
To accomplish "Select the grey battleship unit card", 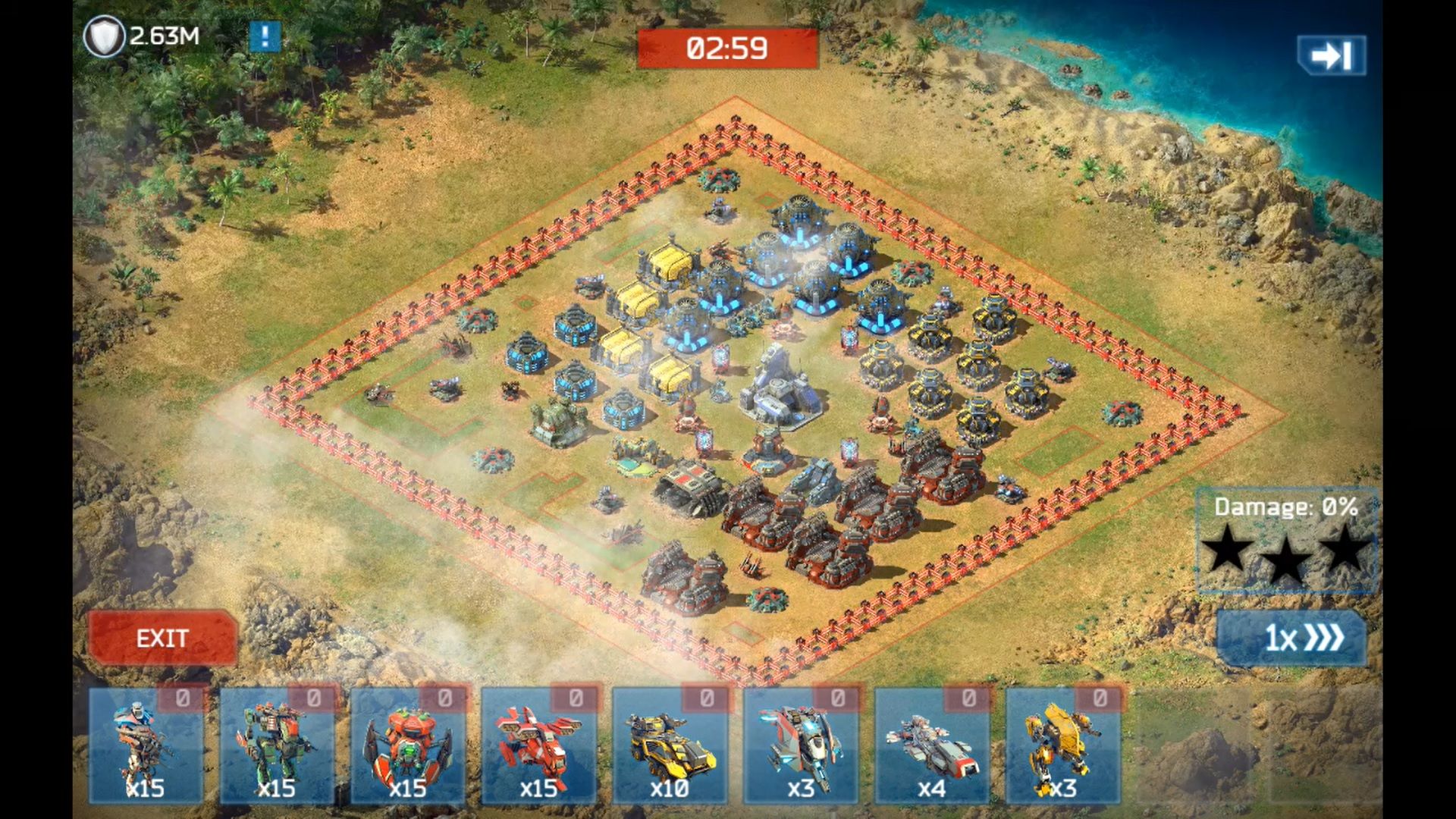I will coord(932,746).
